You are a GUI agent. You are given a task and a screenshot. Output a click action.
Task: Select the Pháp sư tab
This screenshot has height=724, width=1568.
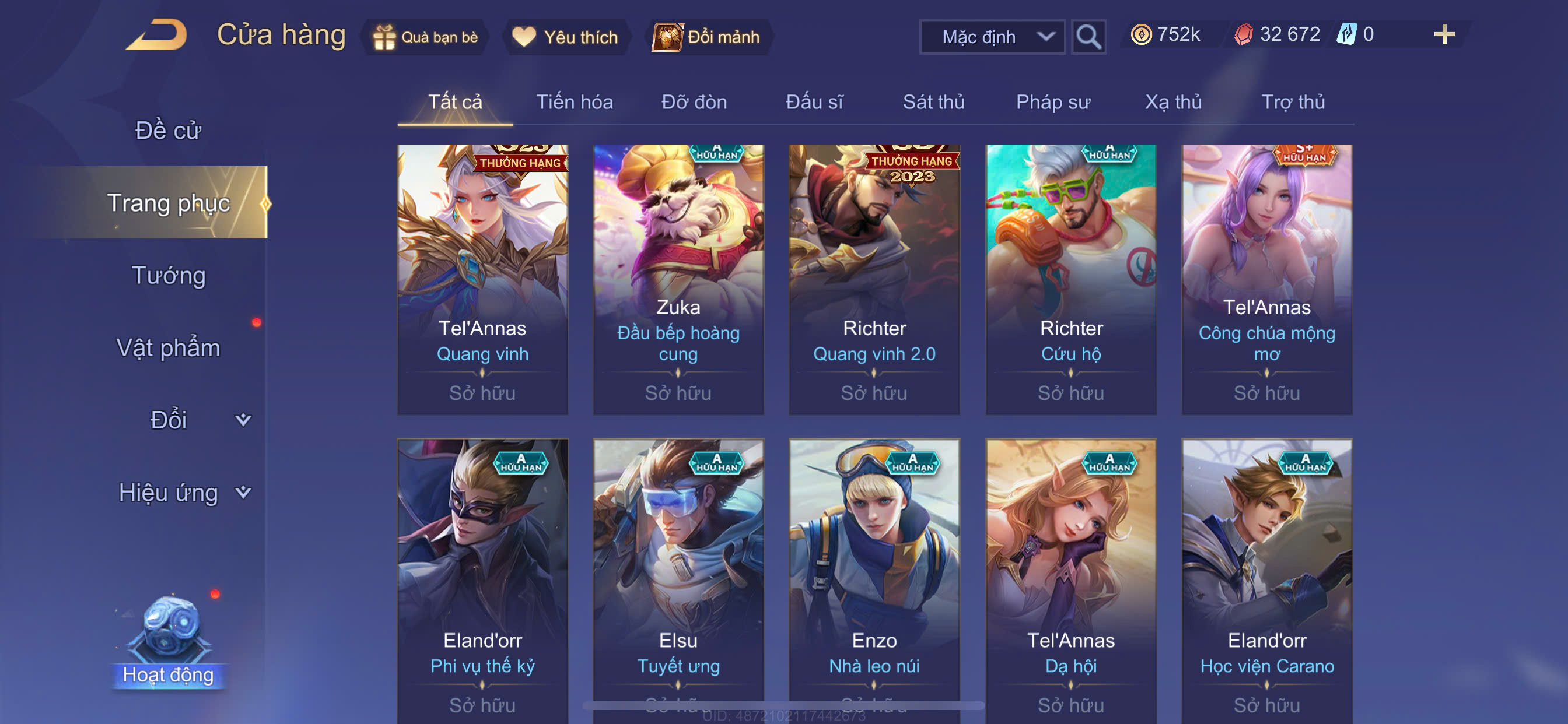pos(1052,101)
